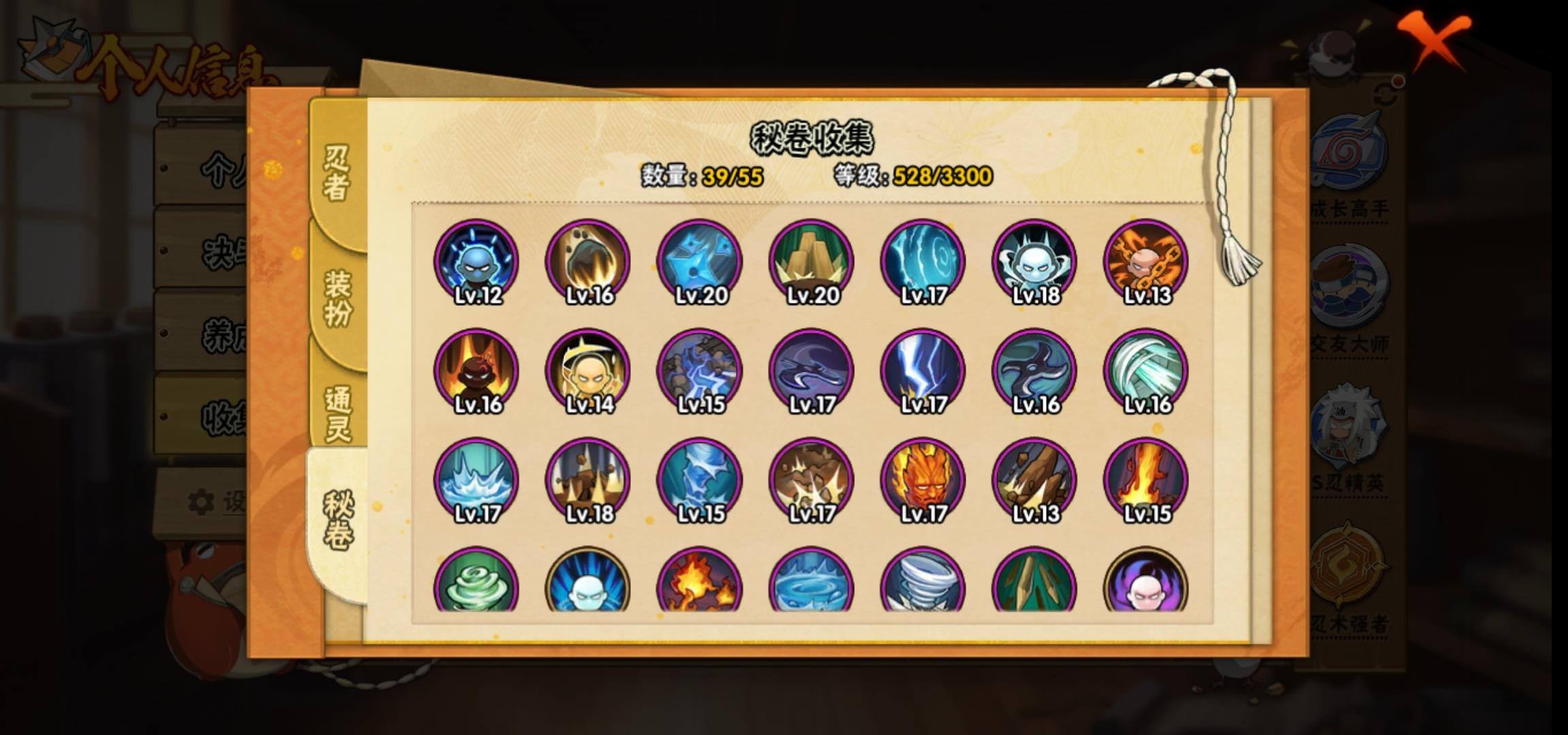Choose the Lv.16 dark windmill shuriken scroll
The height and width of the screenshot is (735, 1568).
1034,372
